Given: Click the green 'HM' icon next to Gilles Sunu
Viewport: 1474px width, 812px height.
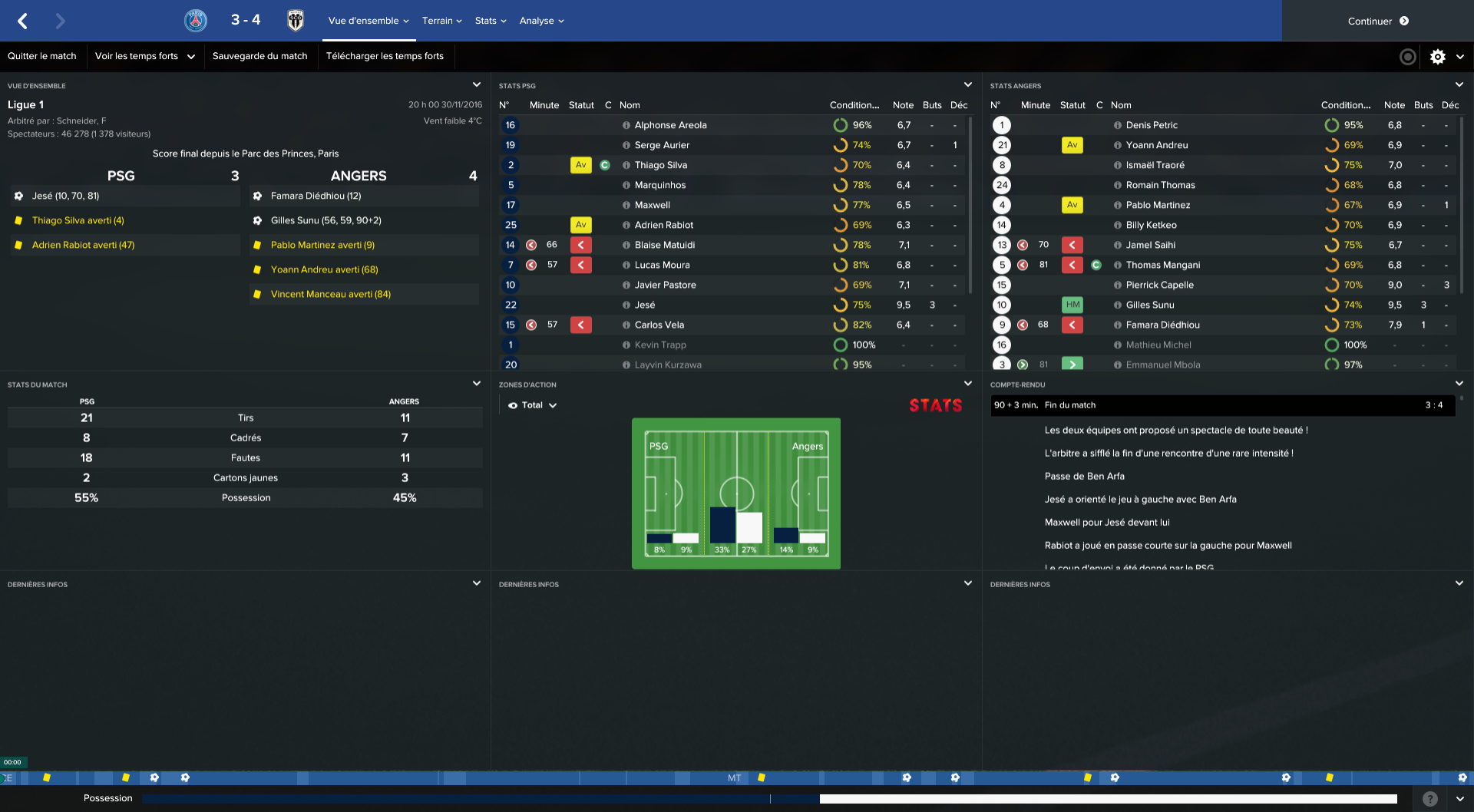Looking at the screenshot, I should tap(1072, 305).
